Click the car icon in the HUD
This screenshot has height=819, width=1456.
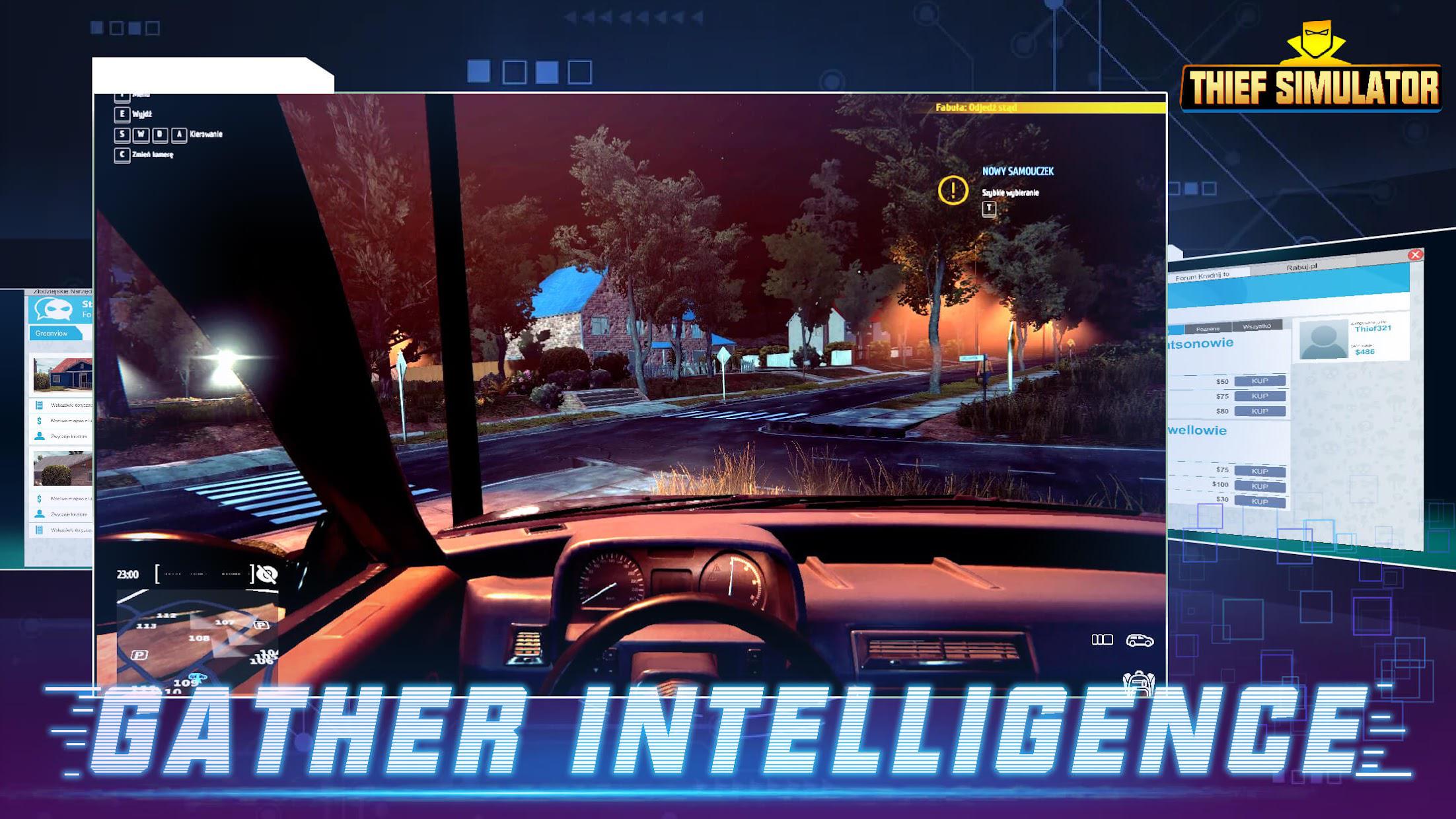coord(1140,640)
